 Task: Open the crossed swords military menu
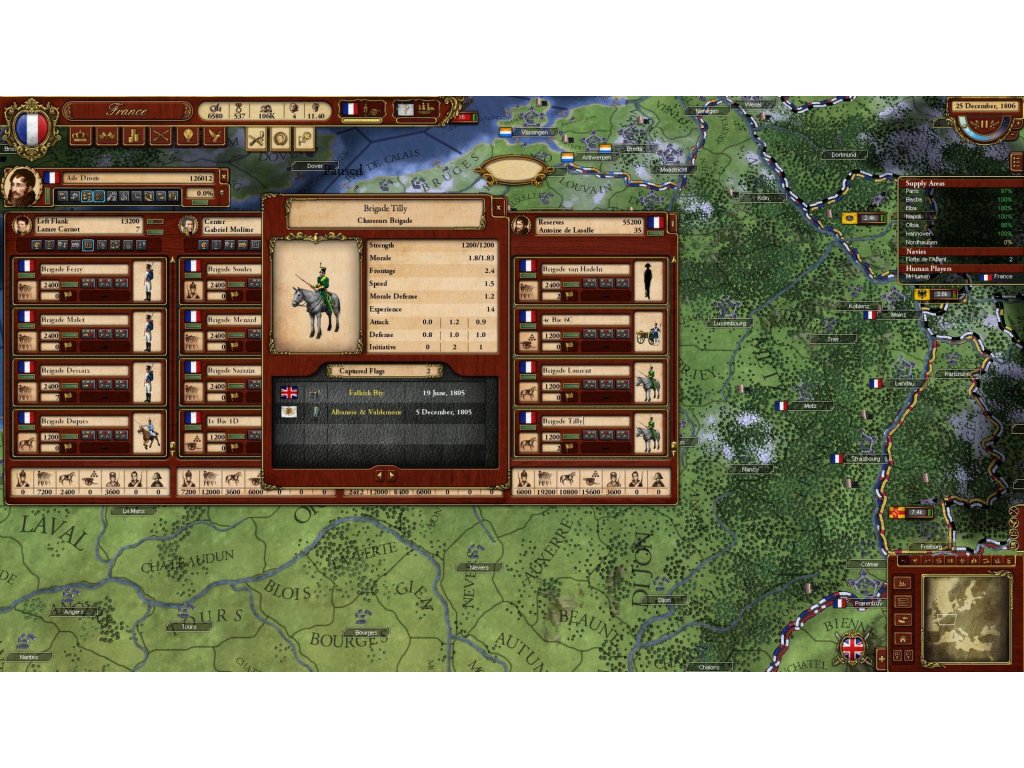point(160,136)
